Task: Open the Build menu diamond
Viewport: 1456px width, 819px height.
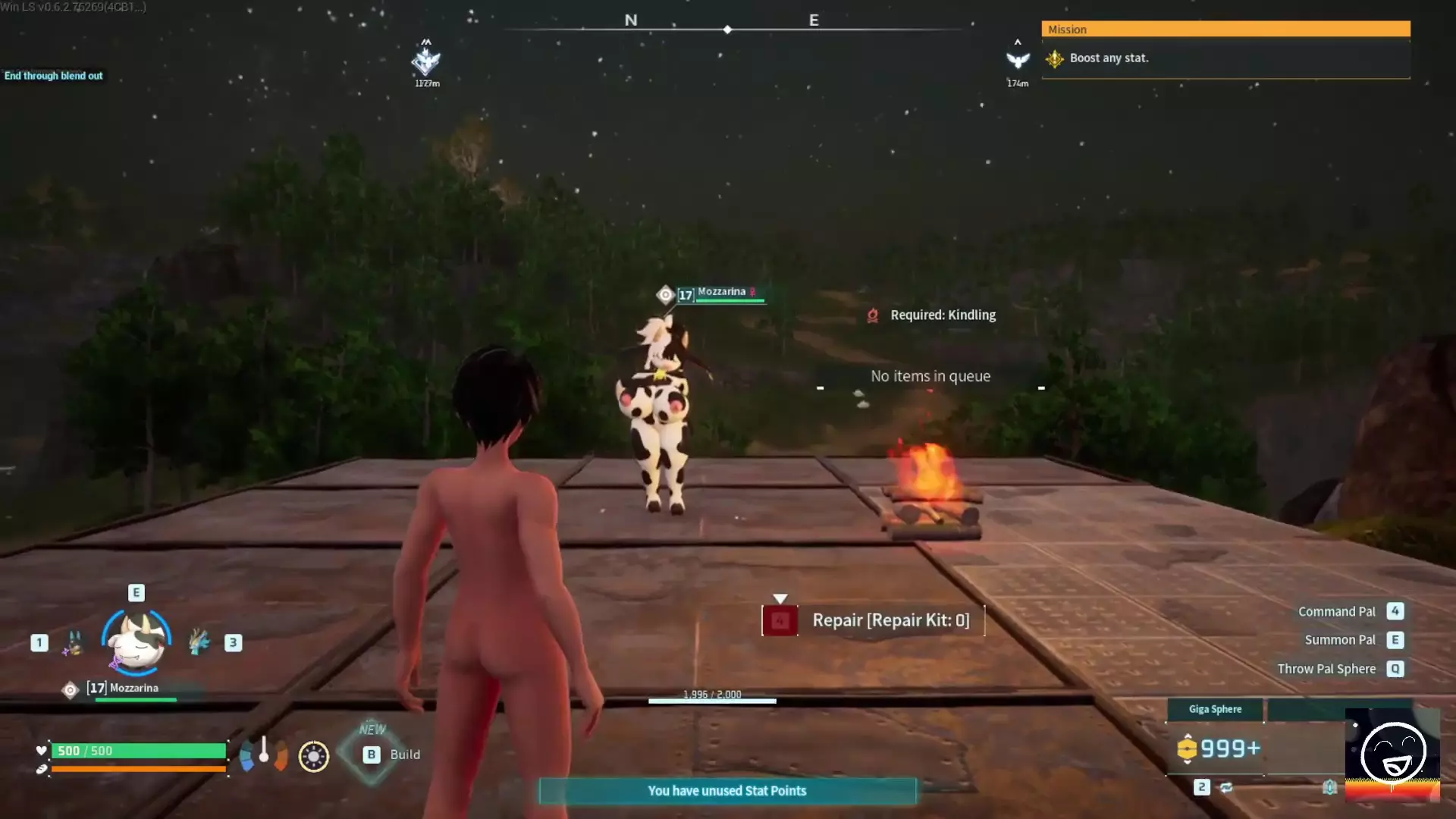Action: point(372,754)
